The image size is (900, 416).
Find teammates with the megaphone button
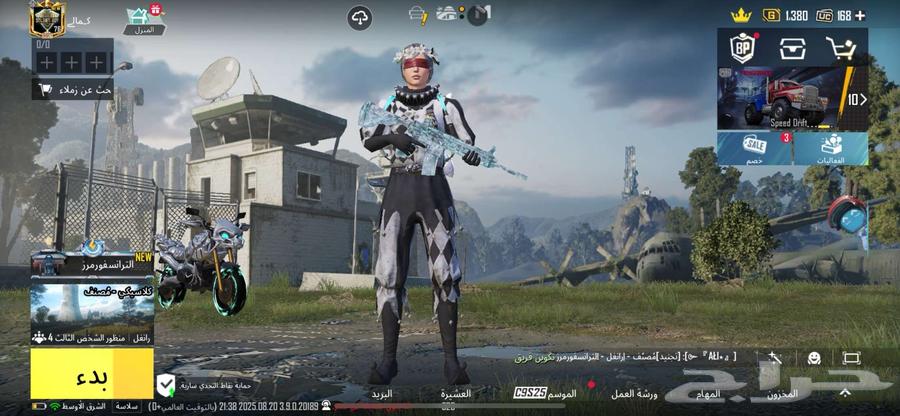(x=73, y=90)
